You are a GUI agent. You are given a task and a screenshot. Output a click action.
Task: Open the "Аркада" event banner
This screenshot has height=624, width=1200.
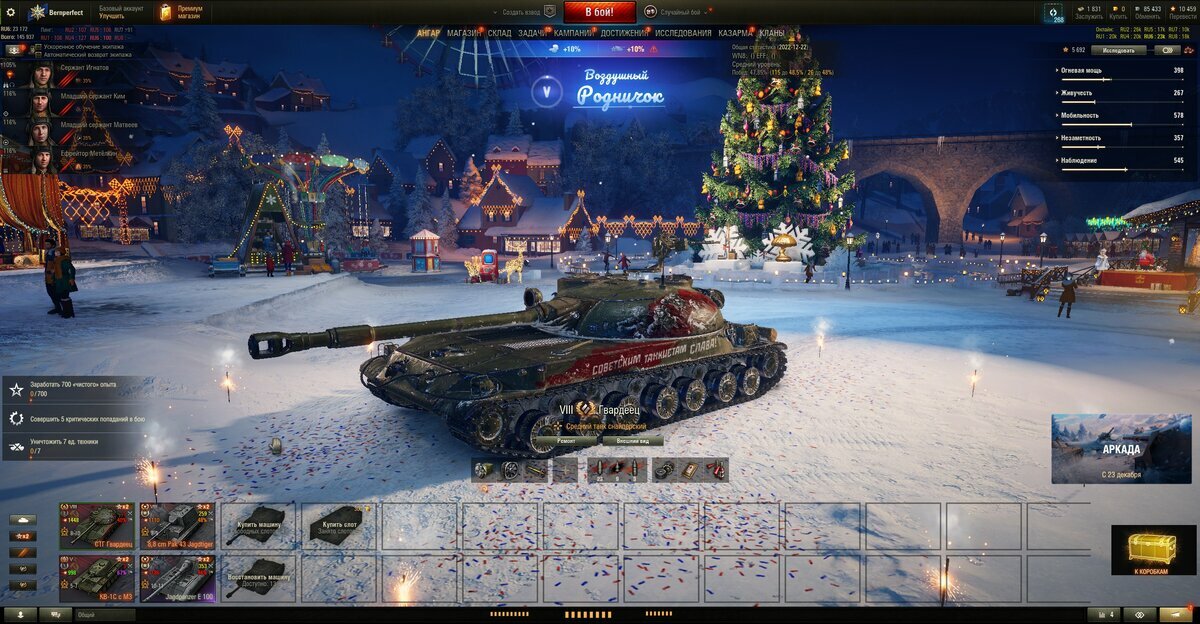[x=1120, y=448]
